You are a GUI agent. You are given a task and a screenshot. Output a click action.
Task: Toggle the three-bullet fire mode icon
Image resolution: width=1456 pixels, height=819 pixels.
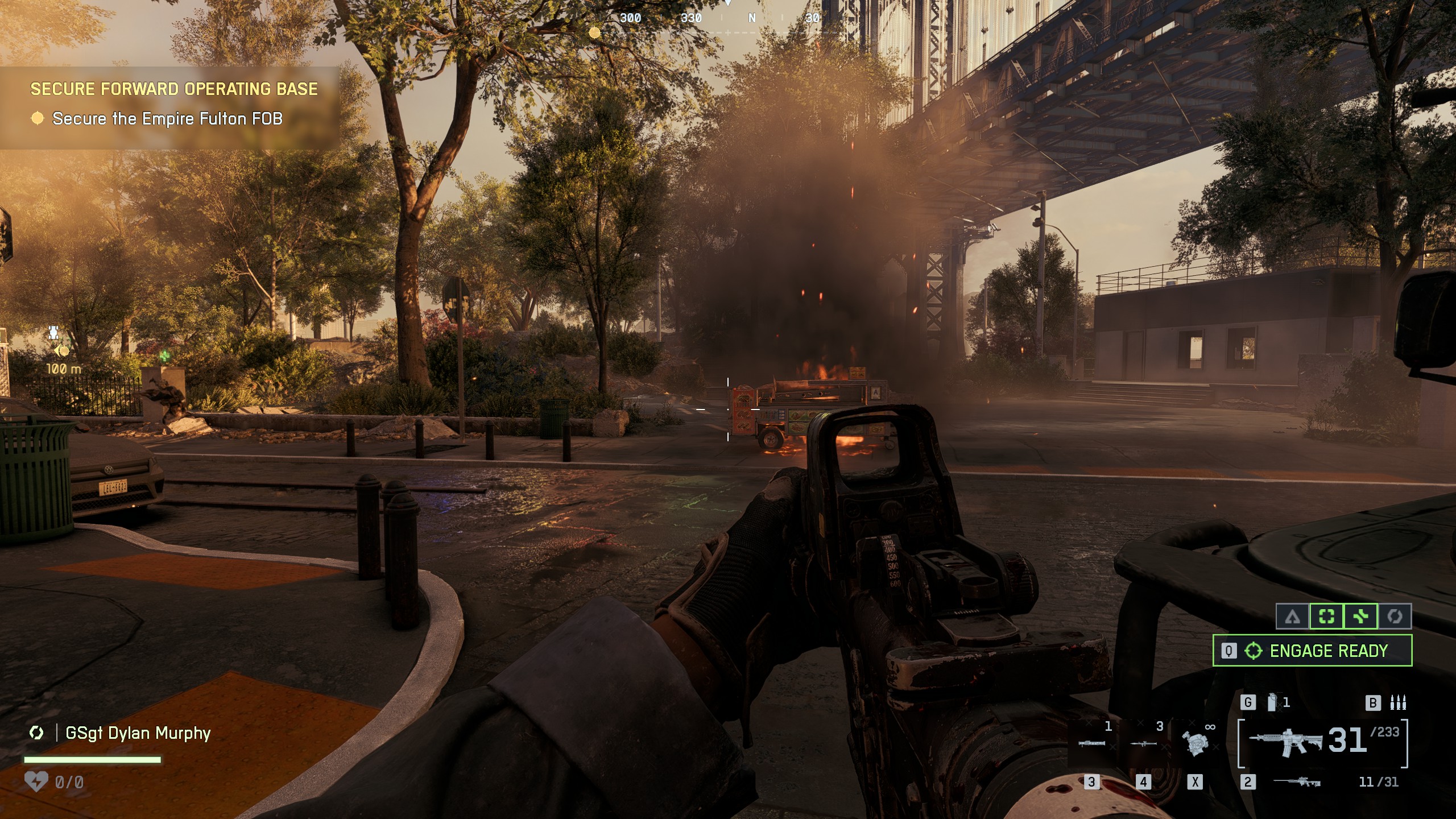click(1398, 702)
